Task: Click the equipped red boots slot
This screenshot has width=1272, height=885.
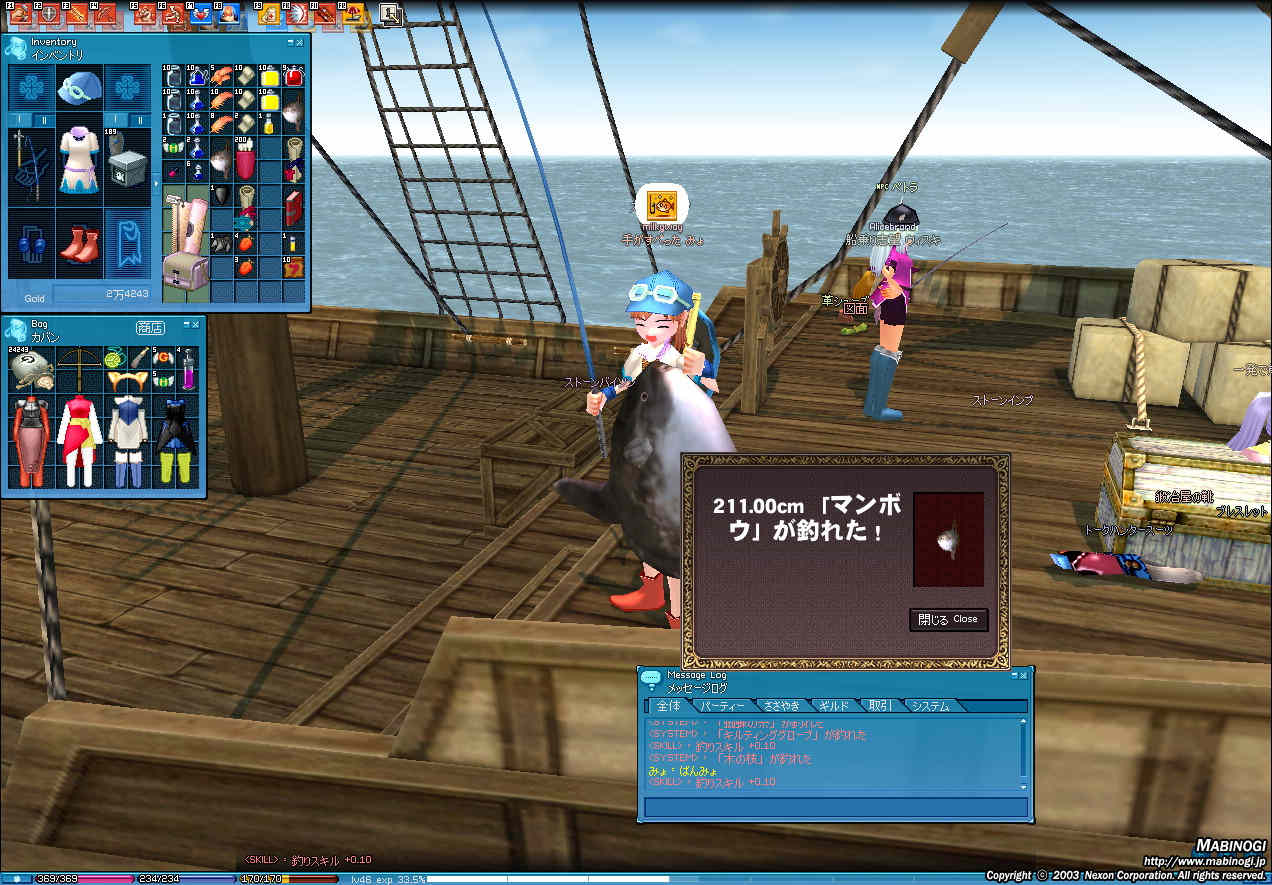Action: 78,245
